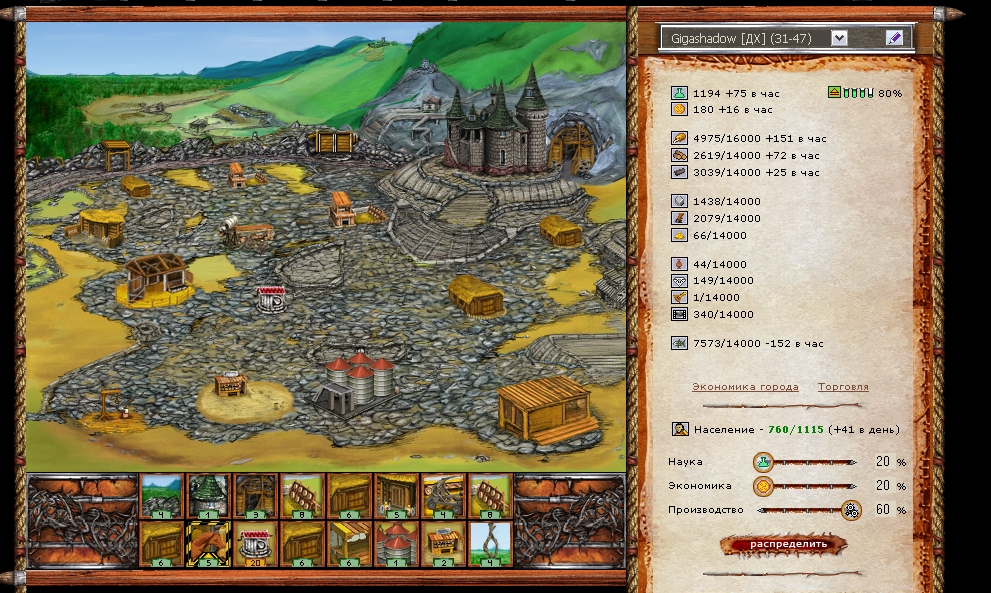This screenshot has height=593, width=991.
Task: Select the barn icon marked 5
Action: (x=397, y=495)
